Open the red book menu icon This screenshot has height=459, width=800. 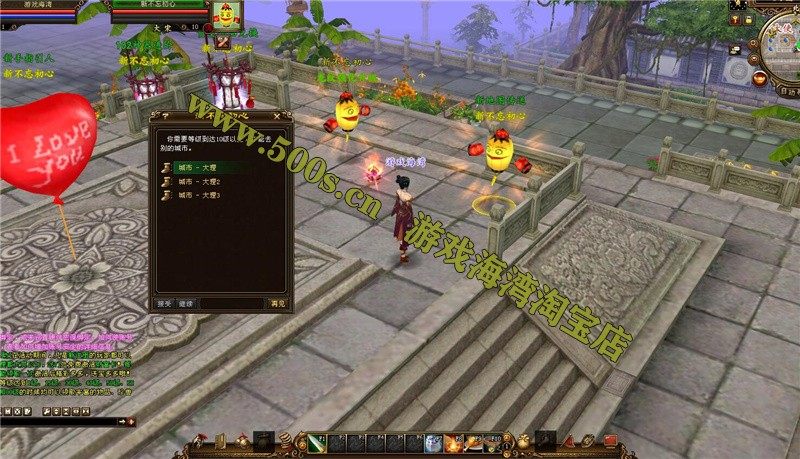tap(611, 440)
